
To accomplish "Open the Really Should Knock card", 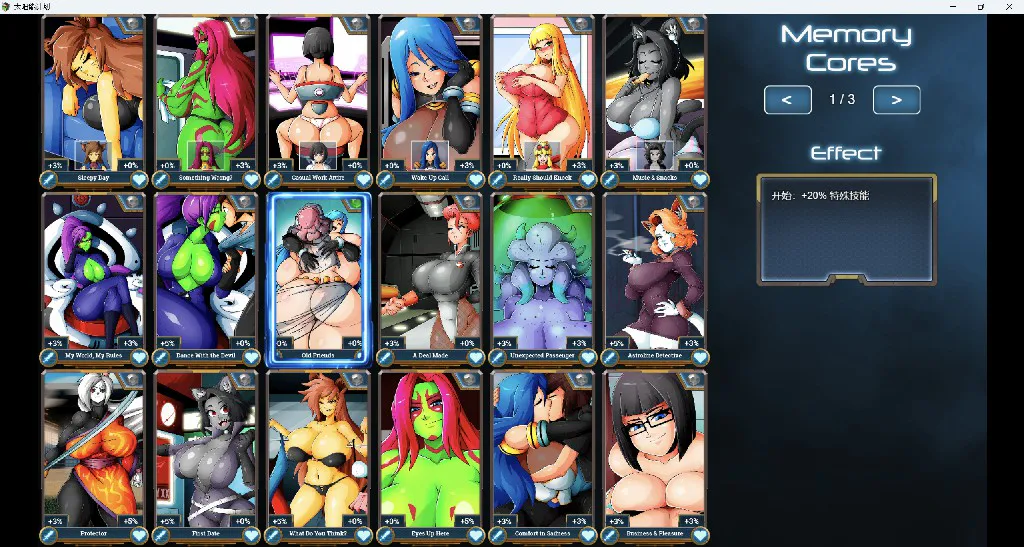I will pyautogui.click(x=543, y=95).
